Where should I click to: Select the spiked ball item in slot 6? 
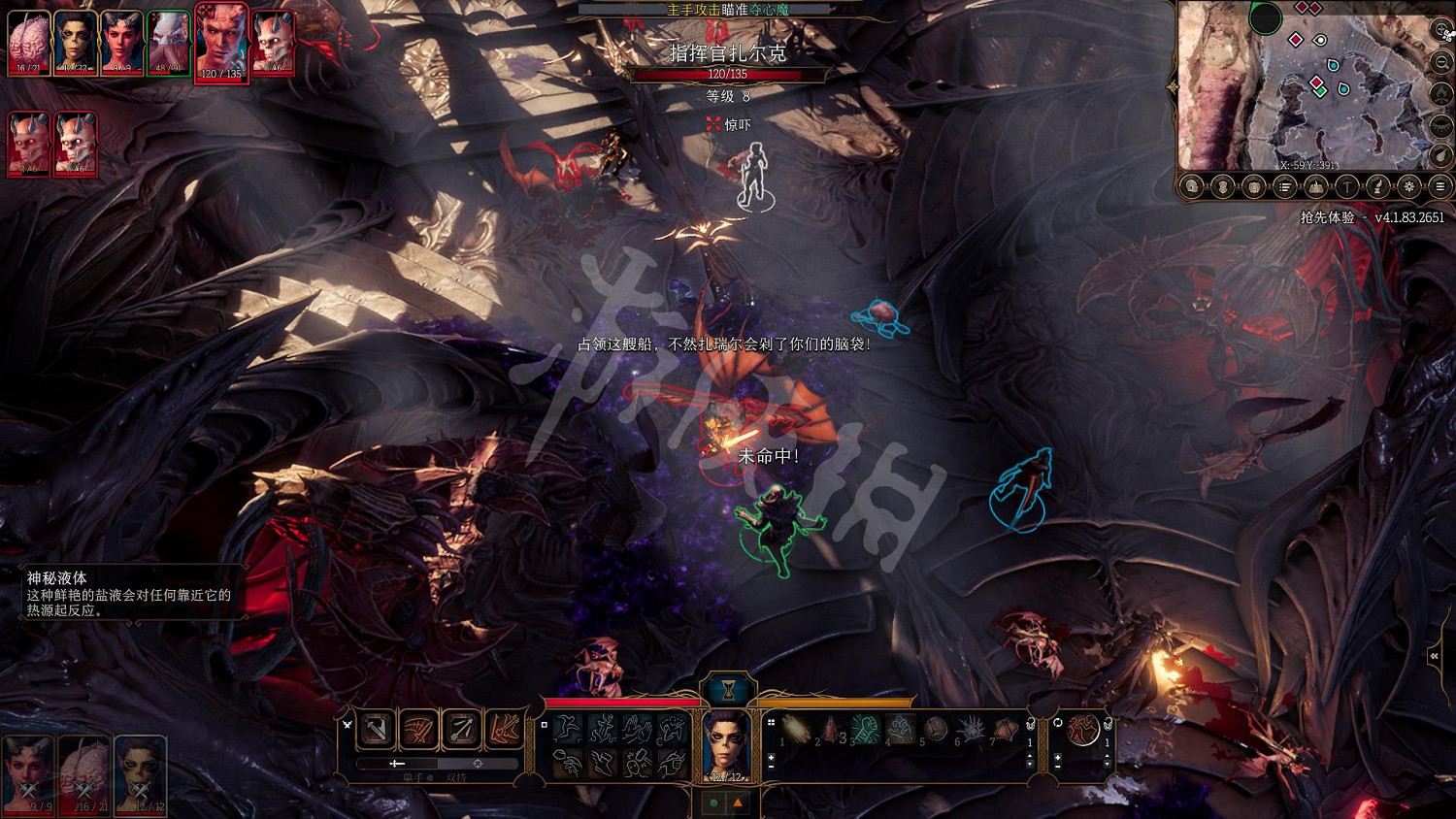[x=970, y=729]
